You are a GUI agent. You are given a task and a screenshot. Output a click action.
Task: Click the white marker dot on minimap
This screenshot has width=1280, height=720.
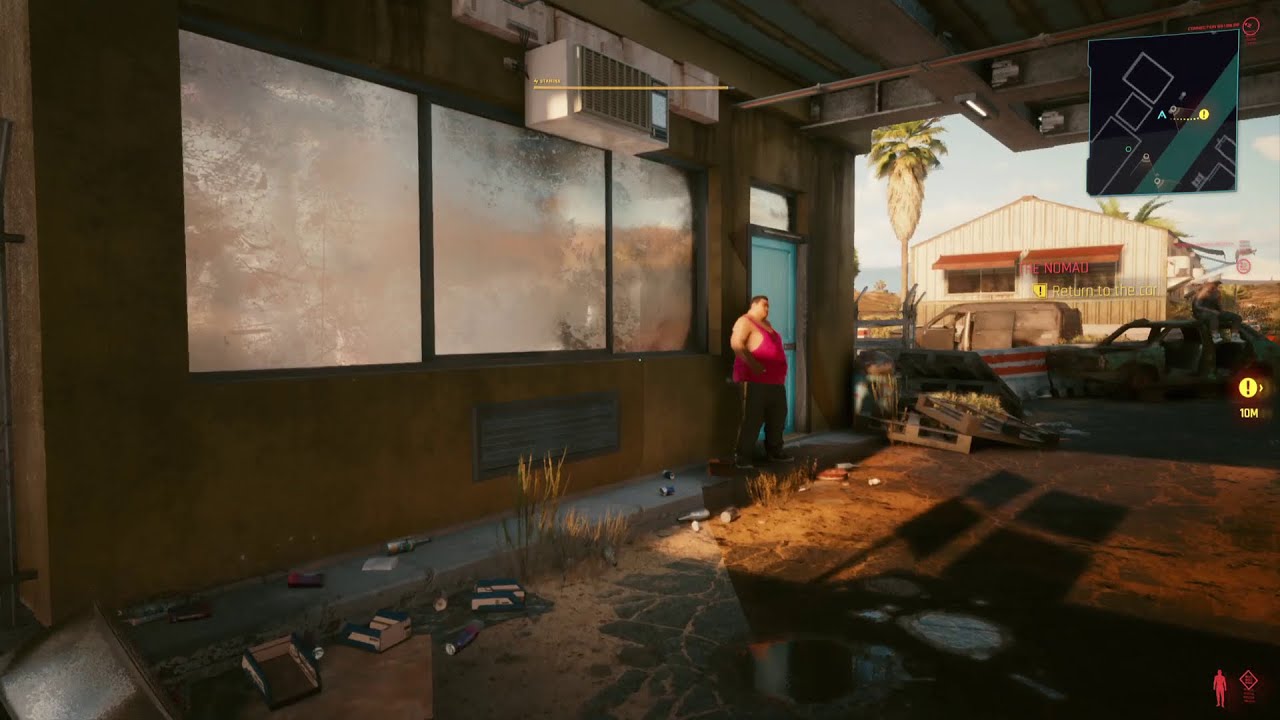coord(1182,94)
